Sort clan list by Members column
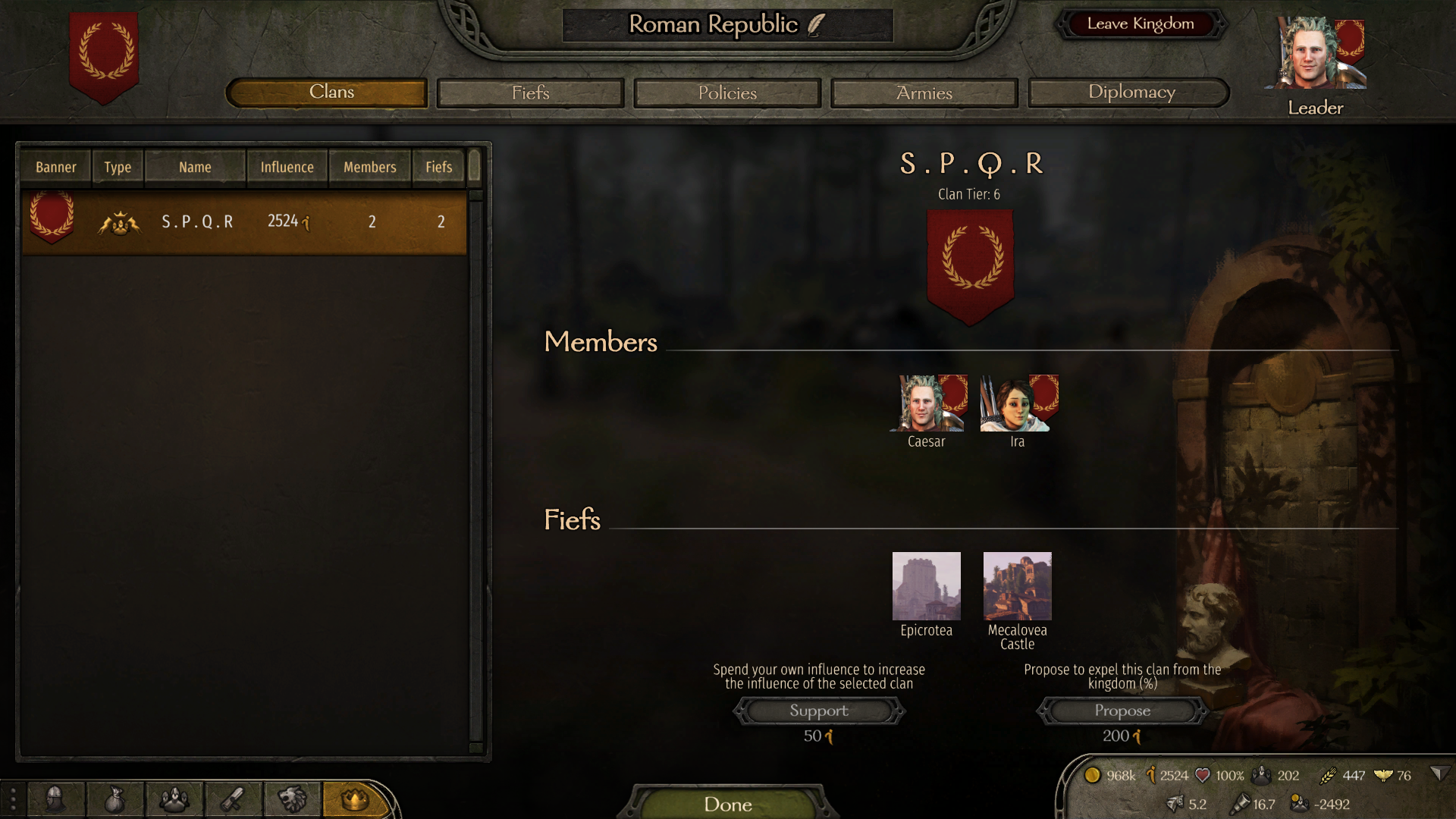This screenshot has height=819, width=1456. coord(369,168)
